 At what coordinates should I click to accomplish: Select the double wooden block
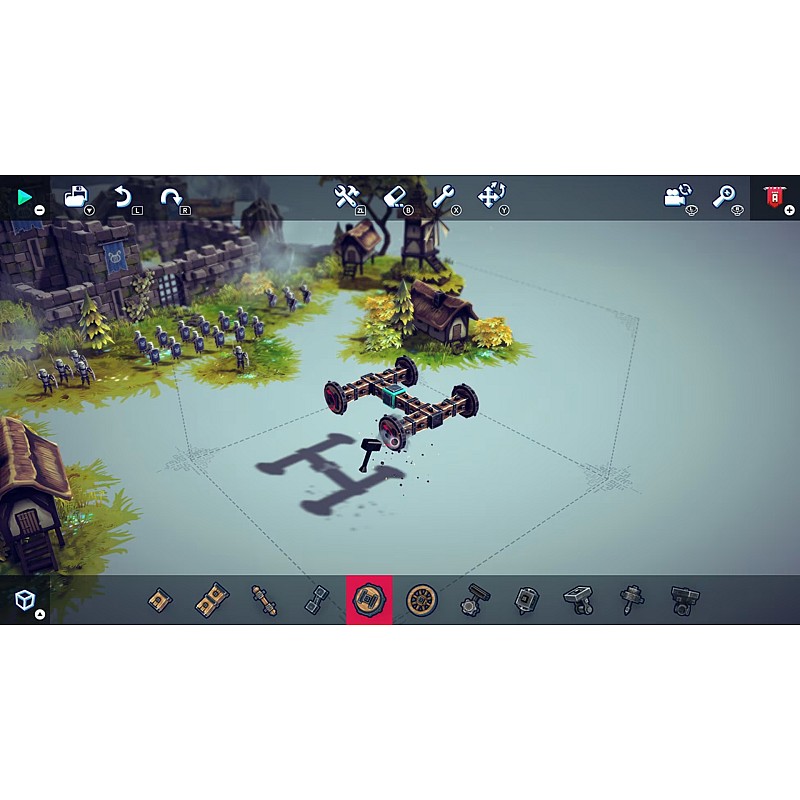point(212,600)
